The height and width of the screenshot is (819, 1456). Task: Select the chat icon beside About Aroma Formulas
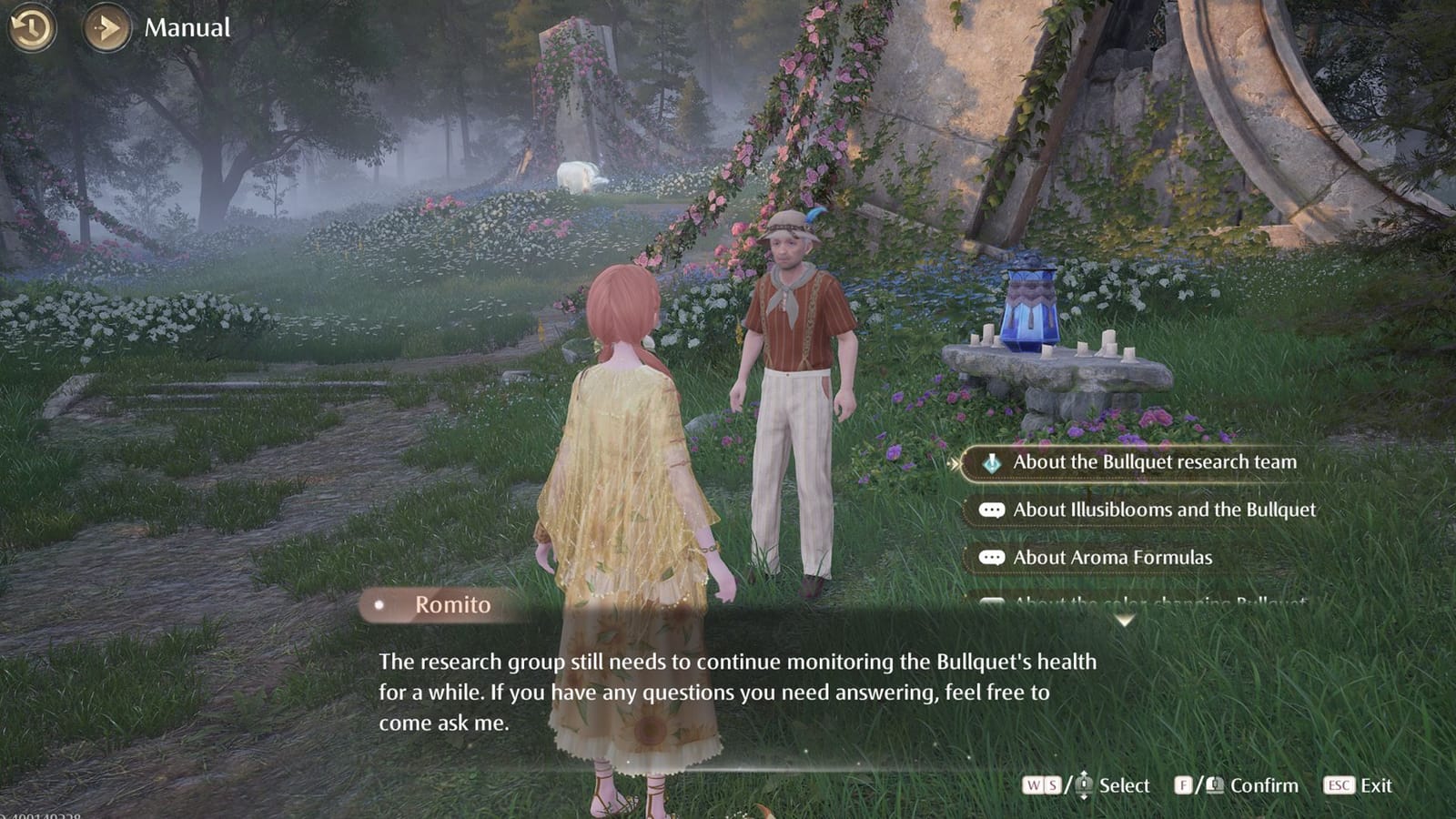(994, 557)
